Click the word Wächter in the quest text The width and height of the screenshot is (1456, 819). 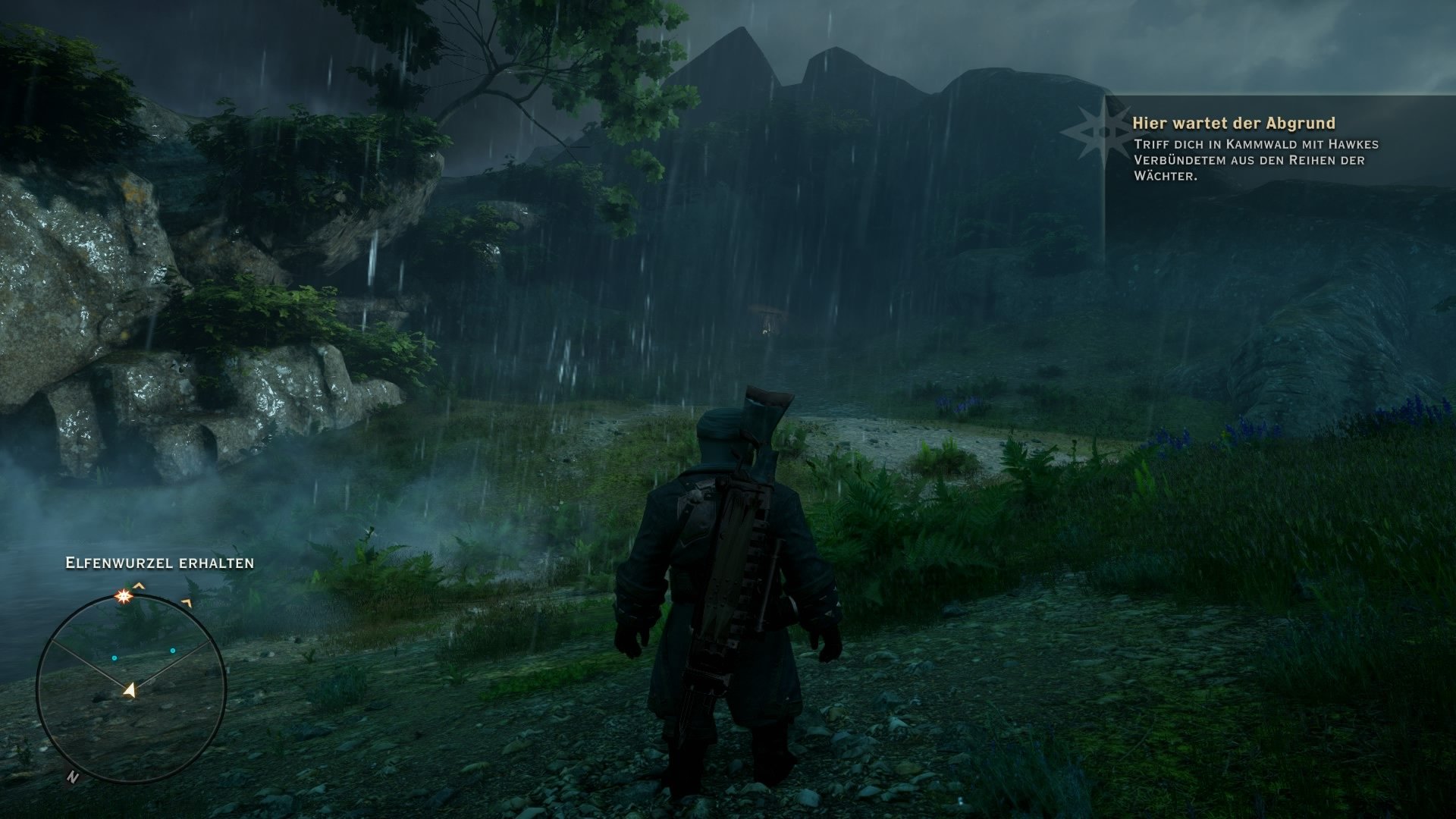point(1166,176)
